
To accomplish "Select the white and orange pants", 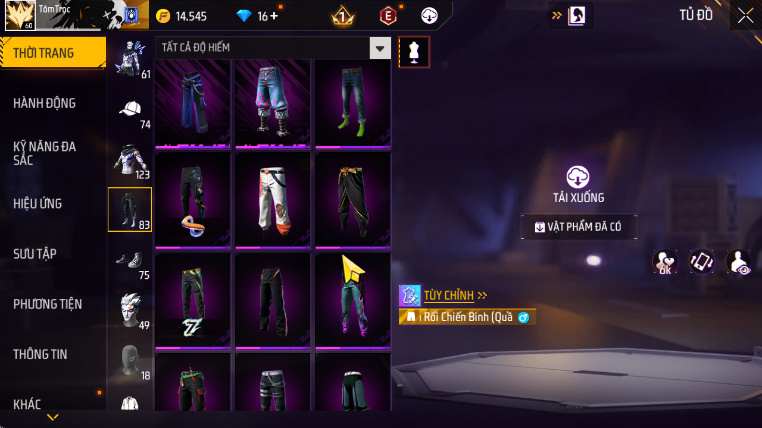I will (272, 199).
